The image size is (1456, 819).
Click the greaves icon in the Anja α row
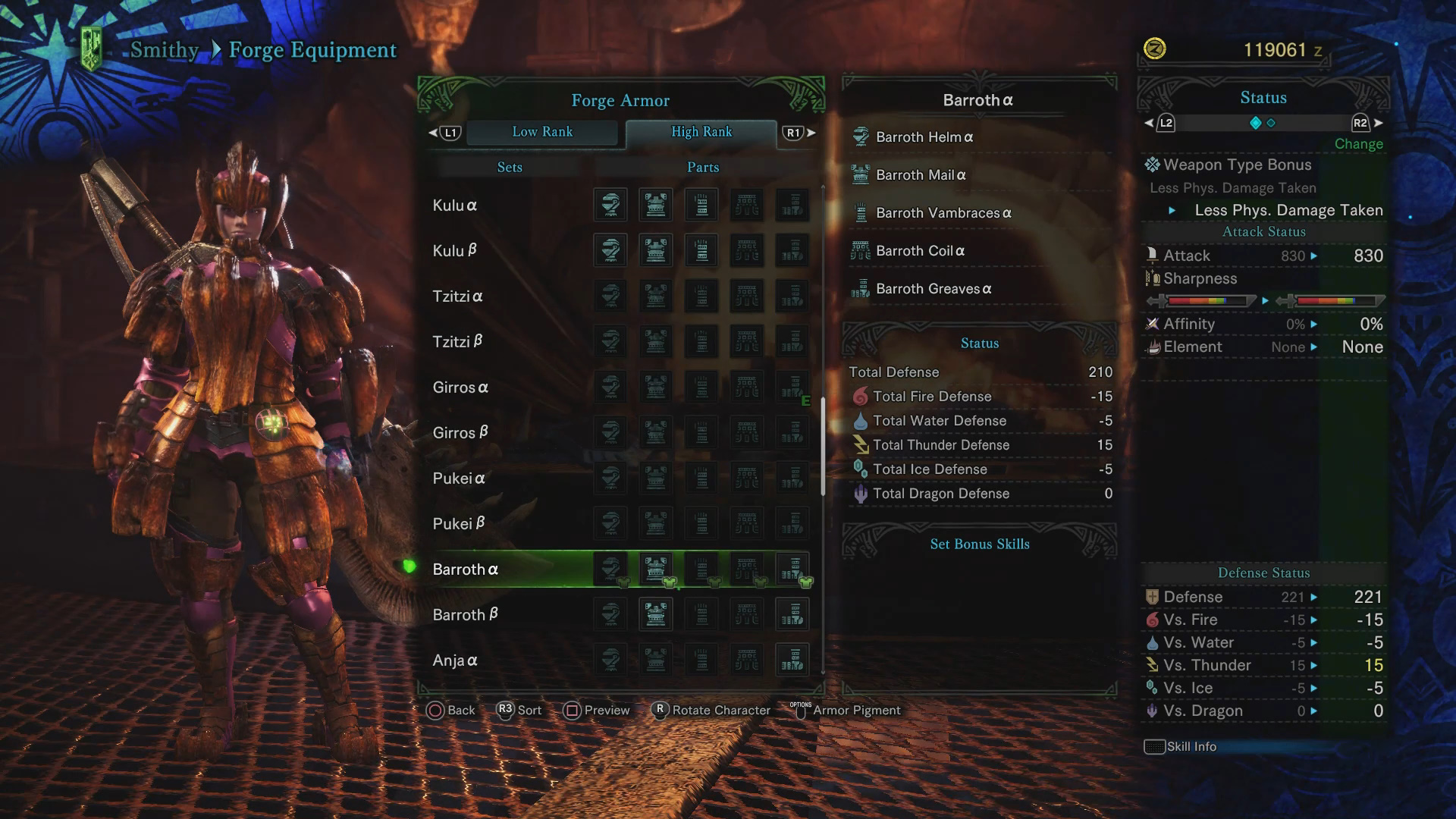pos(793,660)
